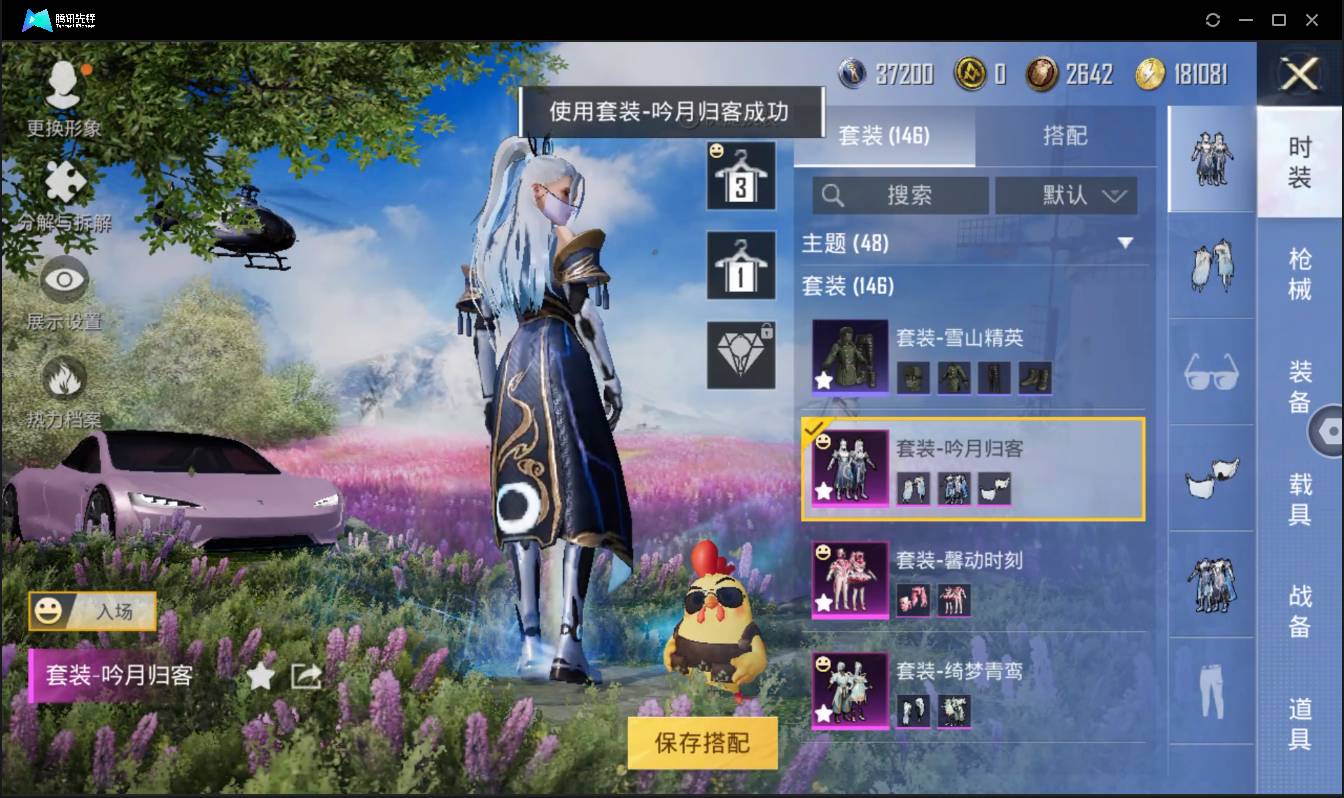Click the checkmark on the equipped 吟月归客 set
Viewport: 1344px width, 798px height.
click(x=814, y=425)
